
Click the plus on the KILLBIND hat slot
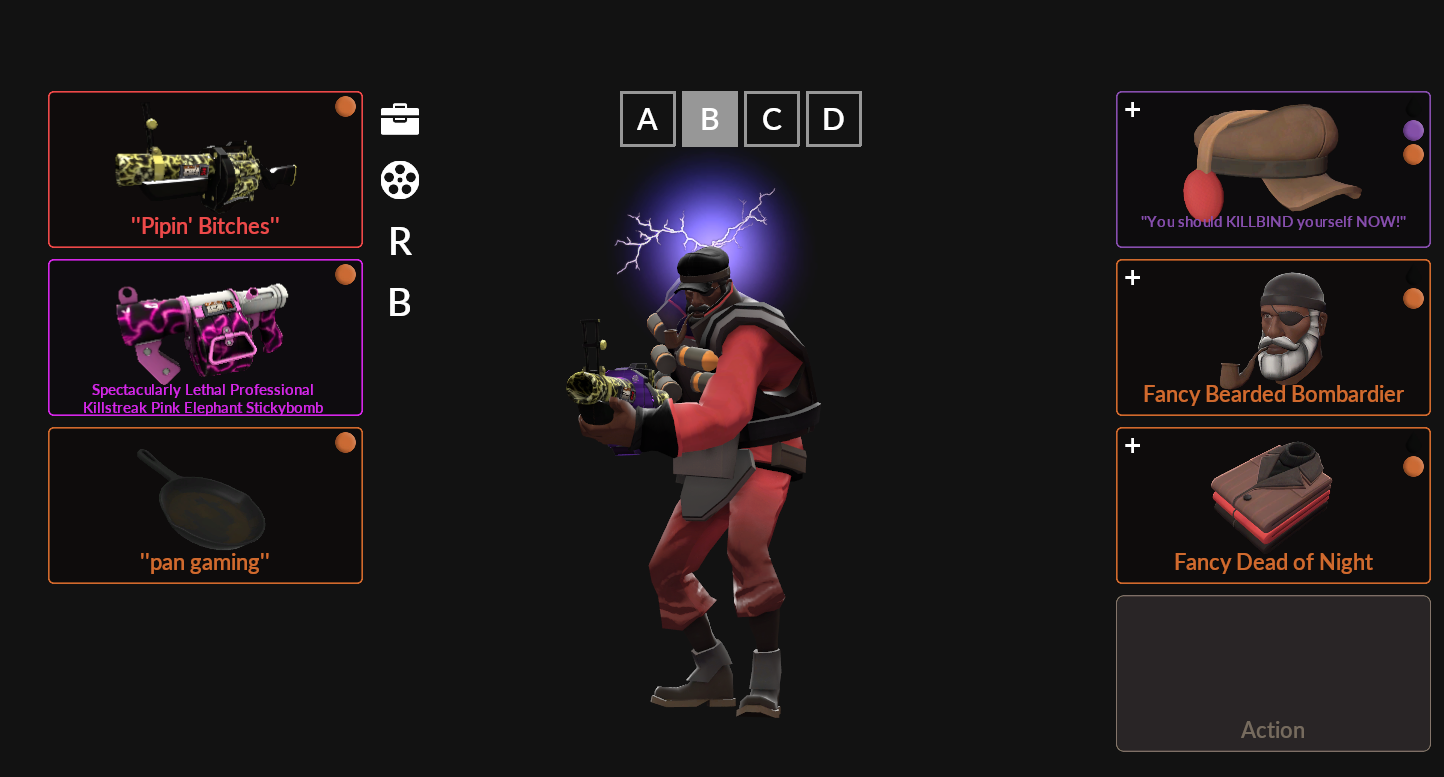(1131, 110)
